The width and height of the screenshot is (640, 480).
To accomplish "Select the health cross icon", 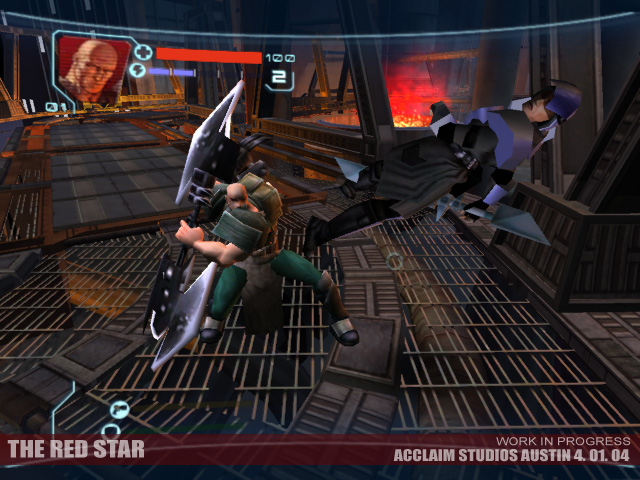I will click(142, 52).
